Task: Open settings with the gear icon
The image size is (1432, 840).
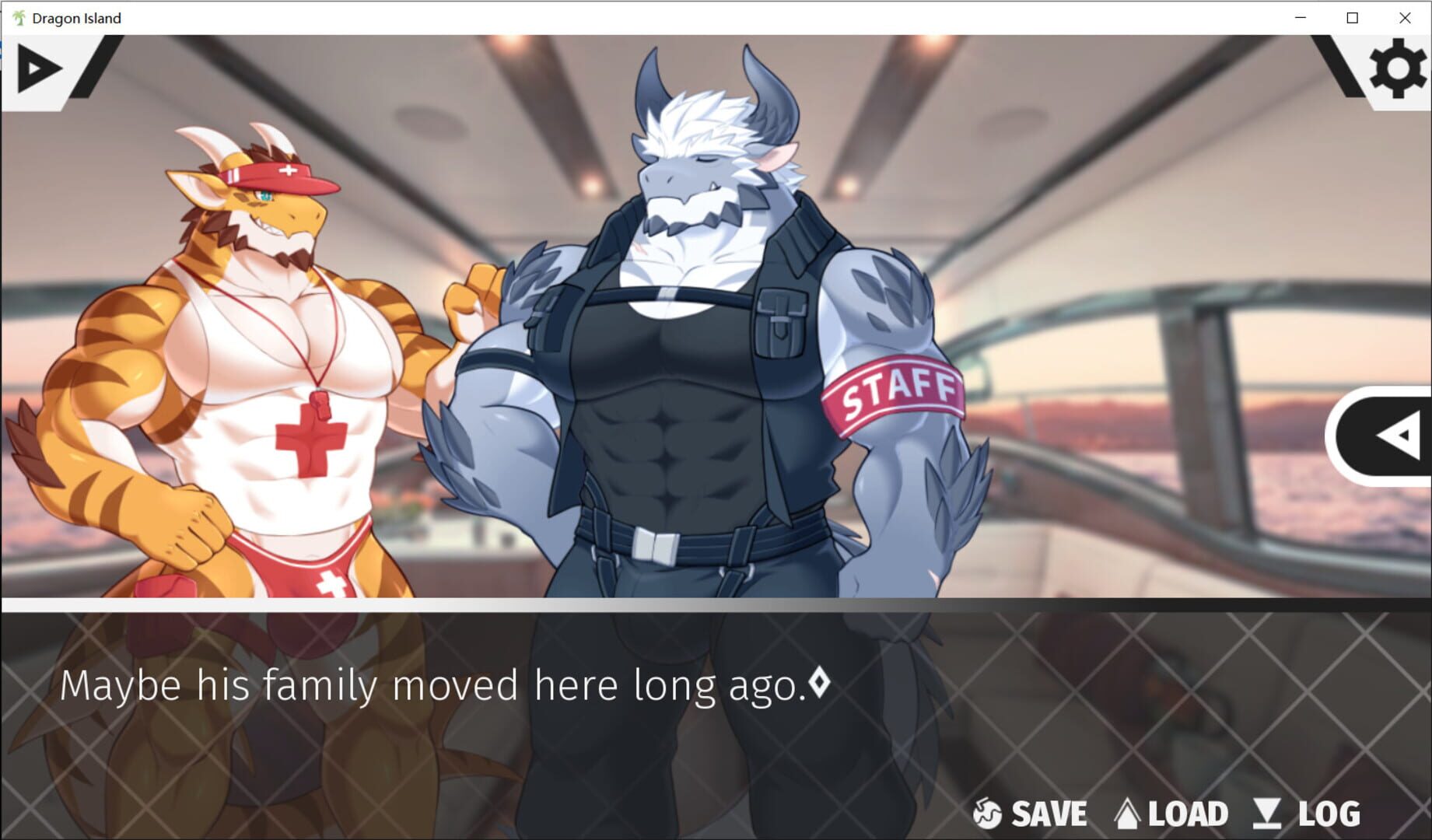Action: [1397, 68]
